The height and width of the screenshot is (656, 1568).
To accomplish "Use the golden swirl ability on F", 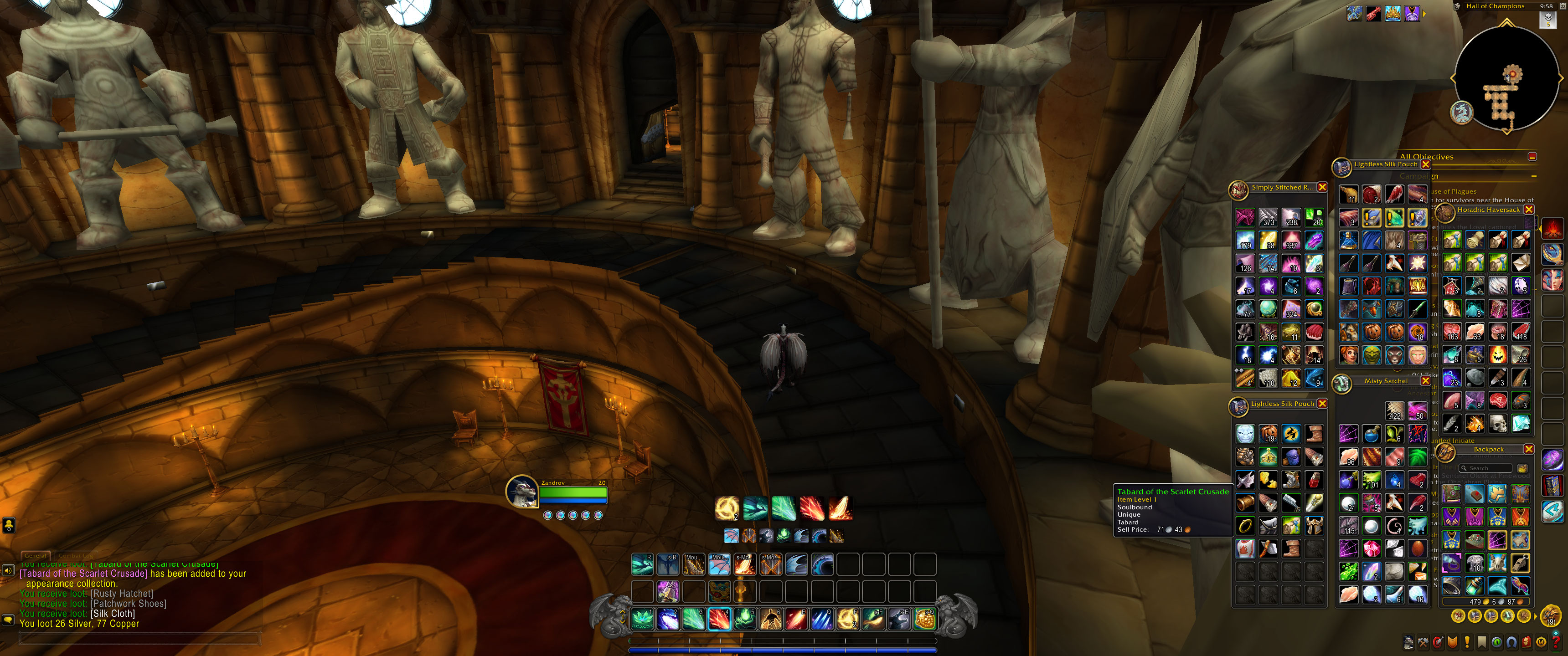I will [x=847, y=620].
